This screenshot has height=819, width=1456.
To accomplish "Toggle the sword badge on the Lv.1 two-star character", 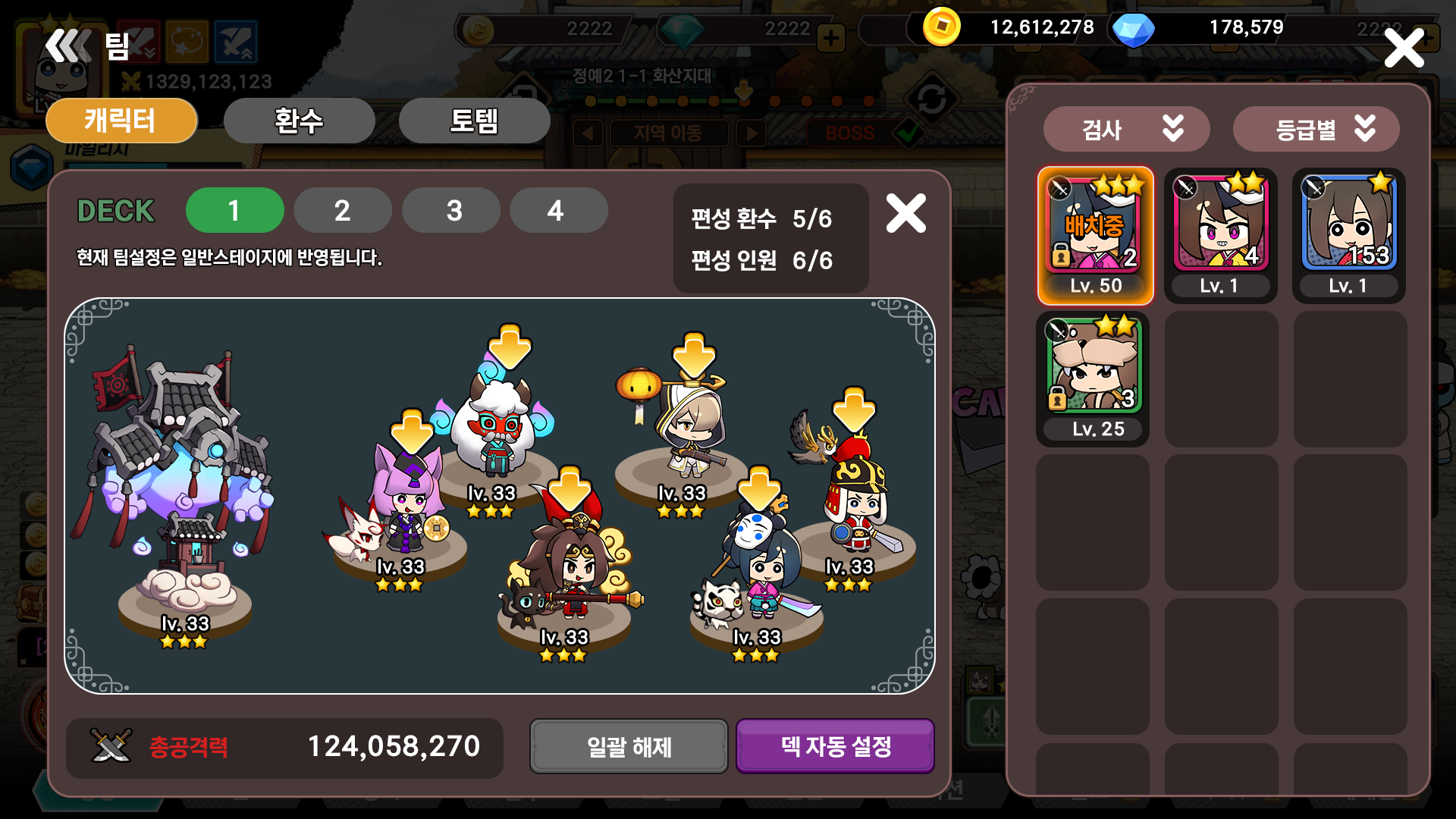I will pyautogui.click(x=1185, y=186).
